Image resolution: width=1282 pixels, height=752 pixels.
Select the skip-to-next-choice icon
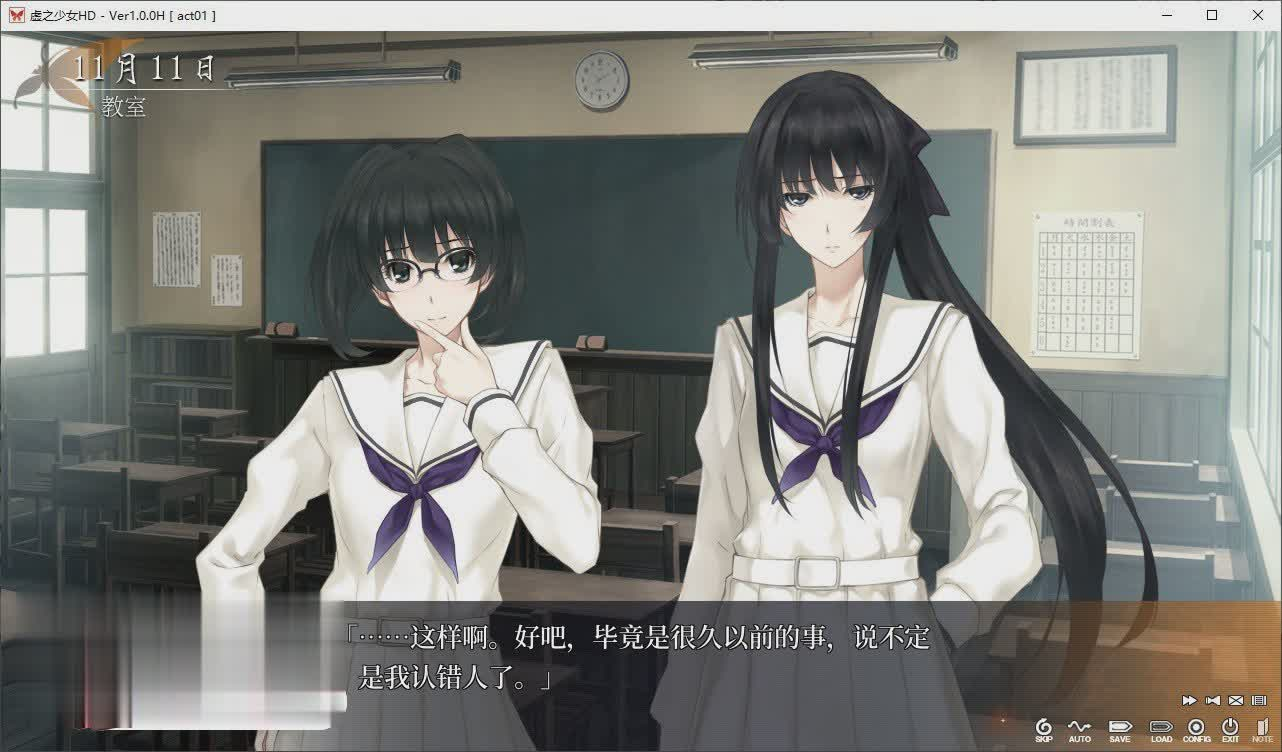pos(1212,700)
